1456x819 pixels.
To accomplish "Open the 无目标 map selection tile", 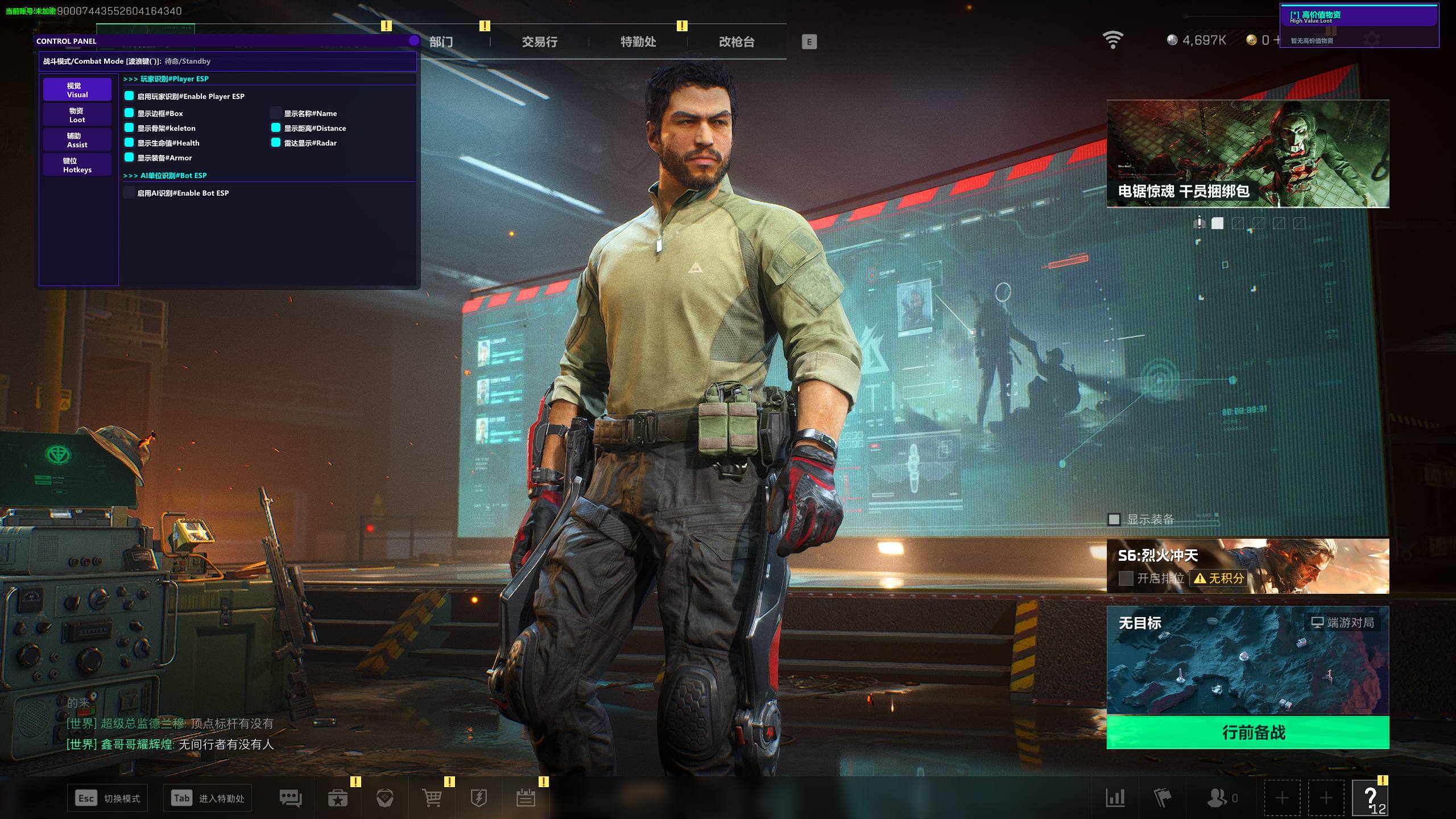I will coord(1248,660).
